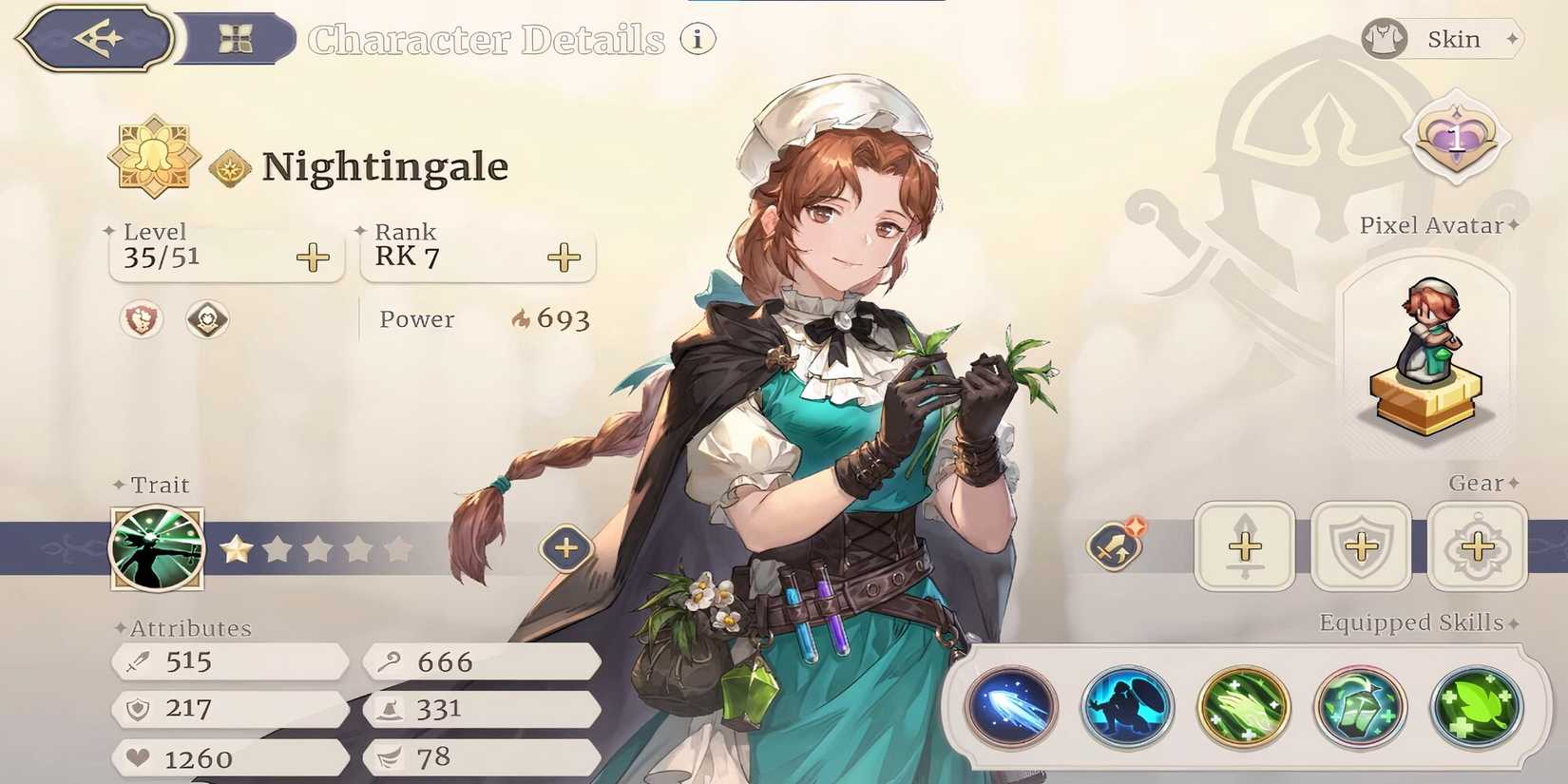The width and height of the screenshot is (1568, 784).
Task: Increase Rank from RK 7
Action: point(564,257)
